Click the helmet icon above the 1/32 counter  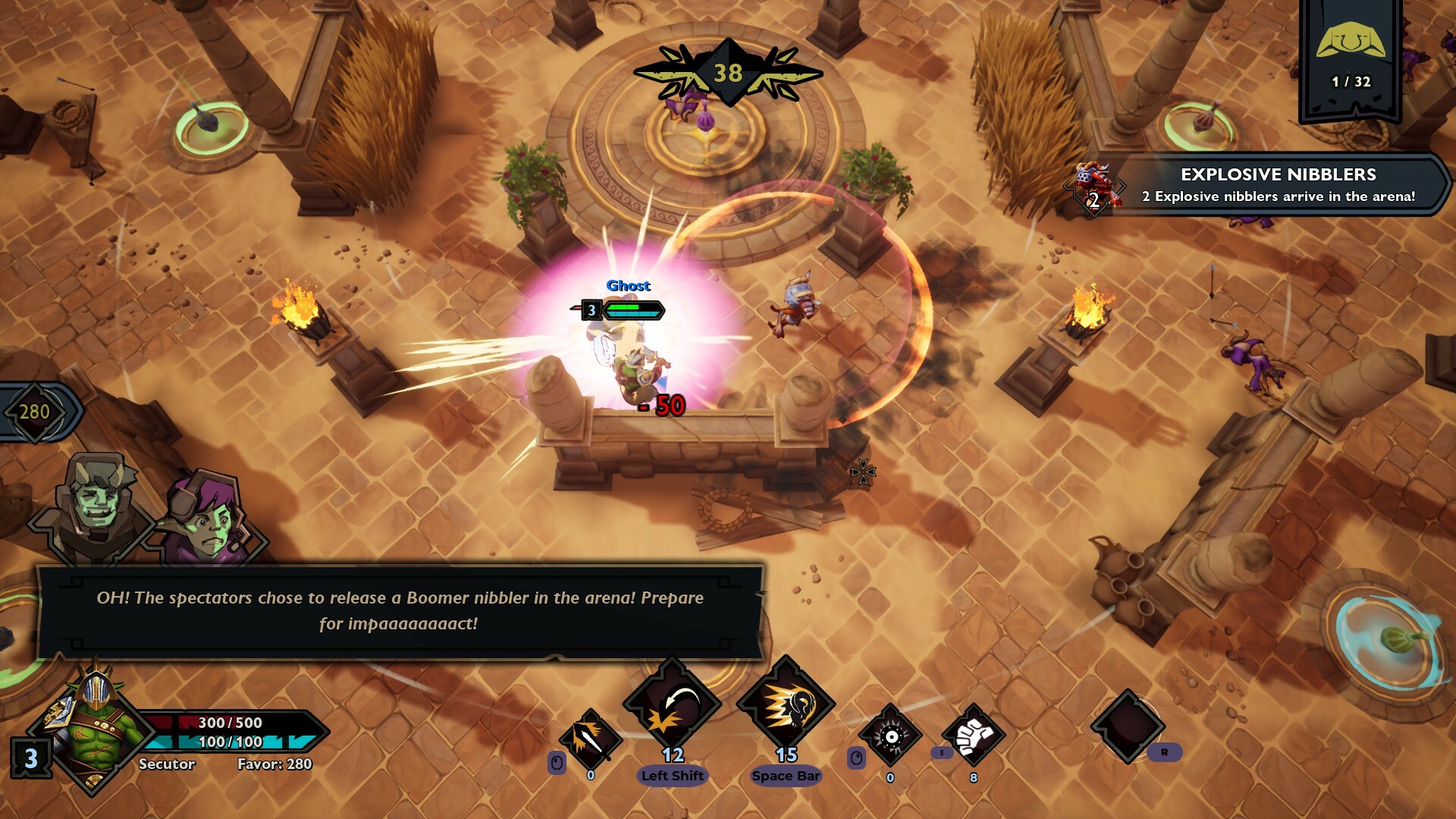(1351, 42)
